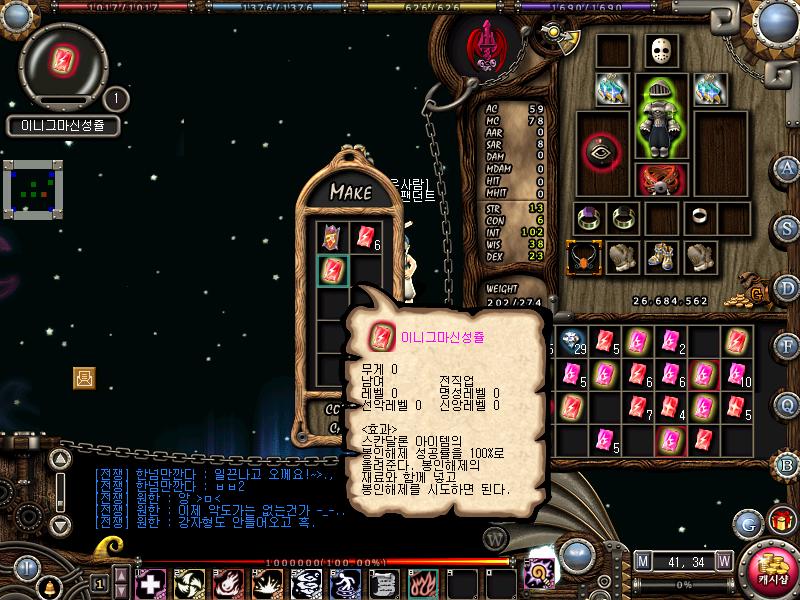The image size is (800, 600).
Task: Select the highlighted scroll in Make window
Action: 332,270
